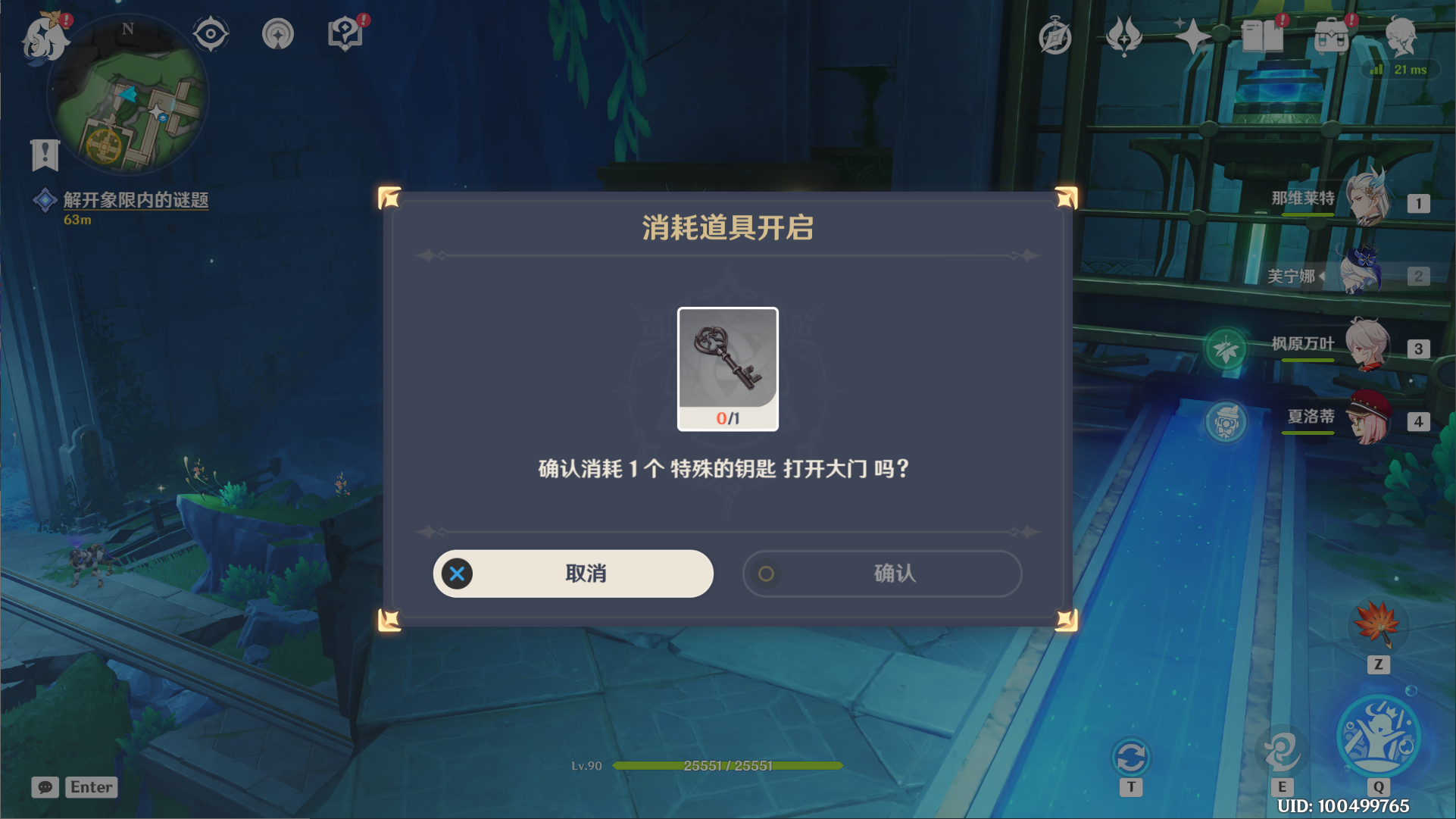This screenshot has width=1456, height=819.
Task: Open the wish four-pointed star icon
Action: tap(1192, 36)
